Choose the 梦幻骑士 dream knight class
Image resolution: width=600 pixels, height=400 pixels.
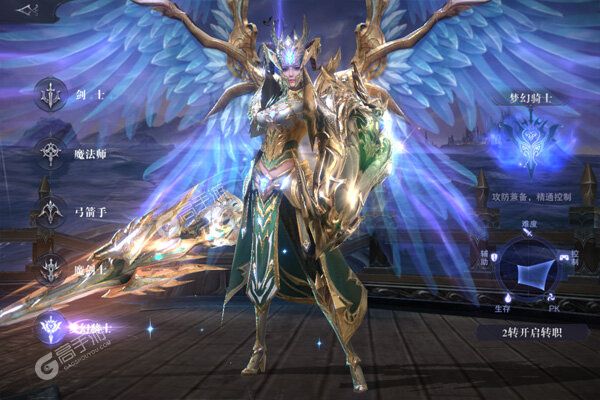50,327
